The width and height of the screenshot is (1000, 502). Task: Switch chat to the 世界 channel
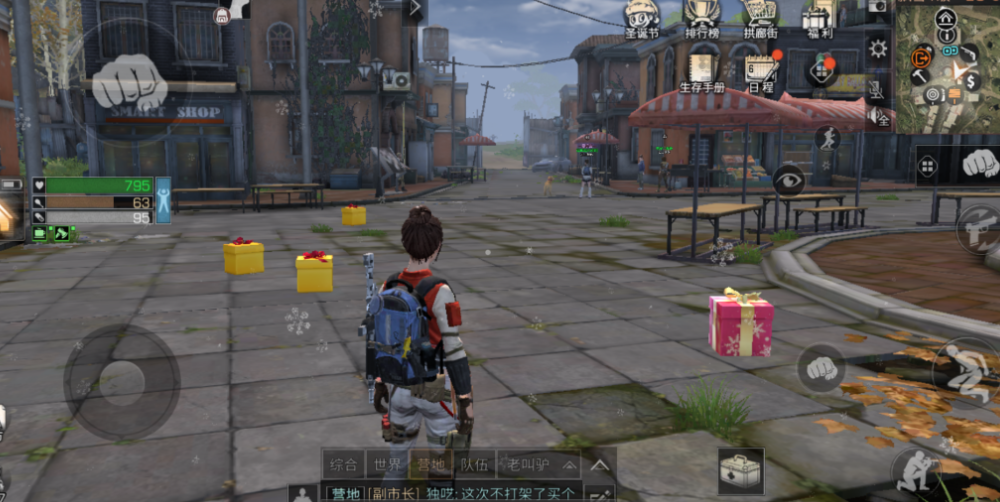387,464
